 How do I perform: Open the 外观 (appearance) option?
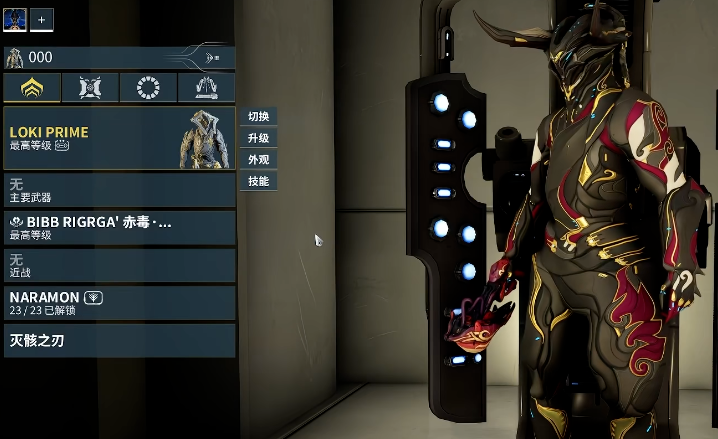click(x=258, y=160)
